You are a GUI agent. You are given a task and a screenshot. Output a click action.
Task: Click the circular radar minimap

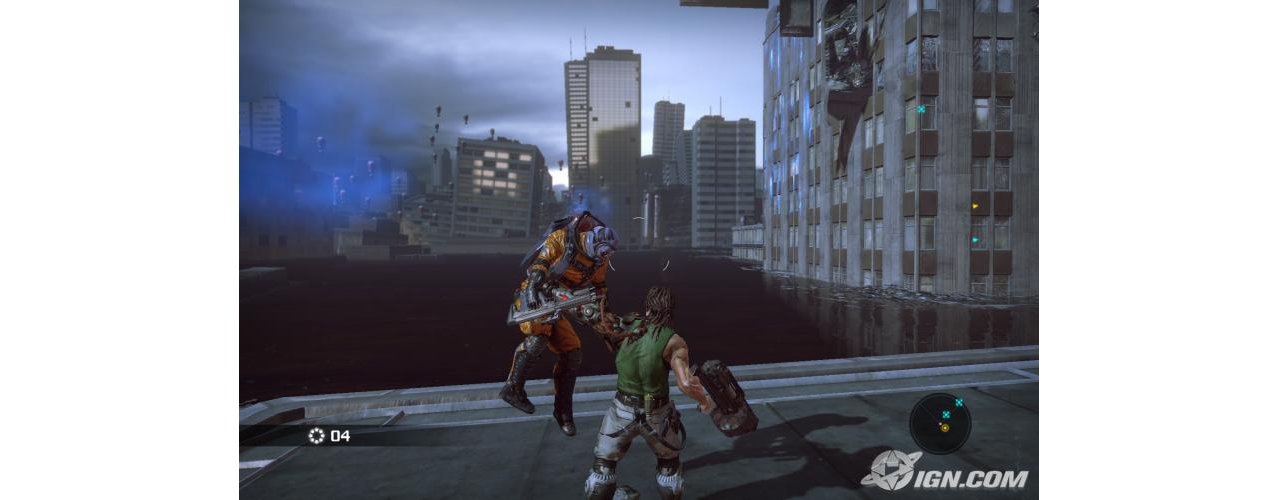tap(943, 422)
